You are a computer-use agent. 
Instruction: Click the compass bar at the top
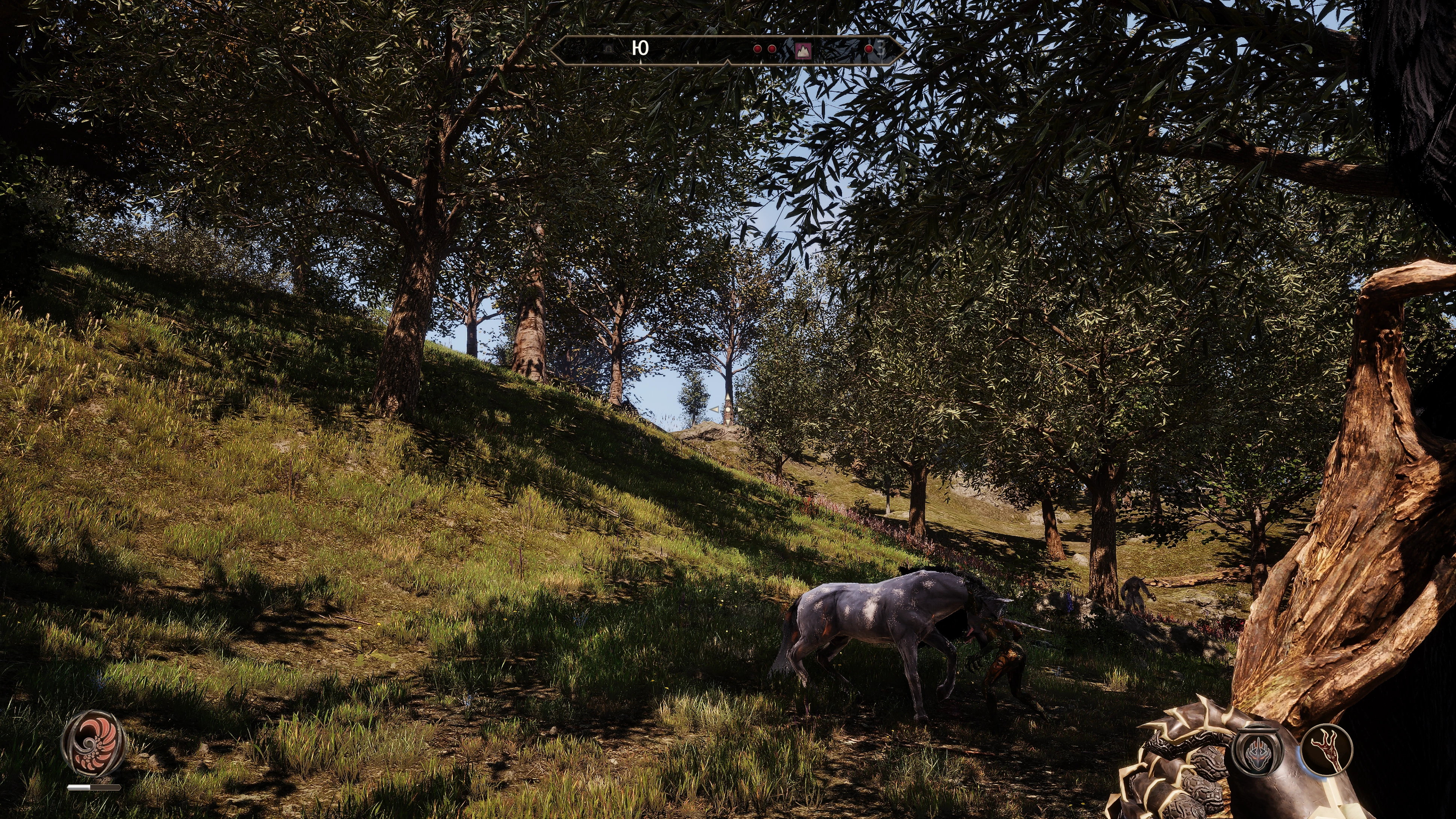727,50
